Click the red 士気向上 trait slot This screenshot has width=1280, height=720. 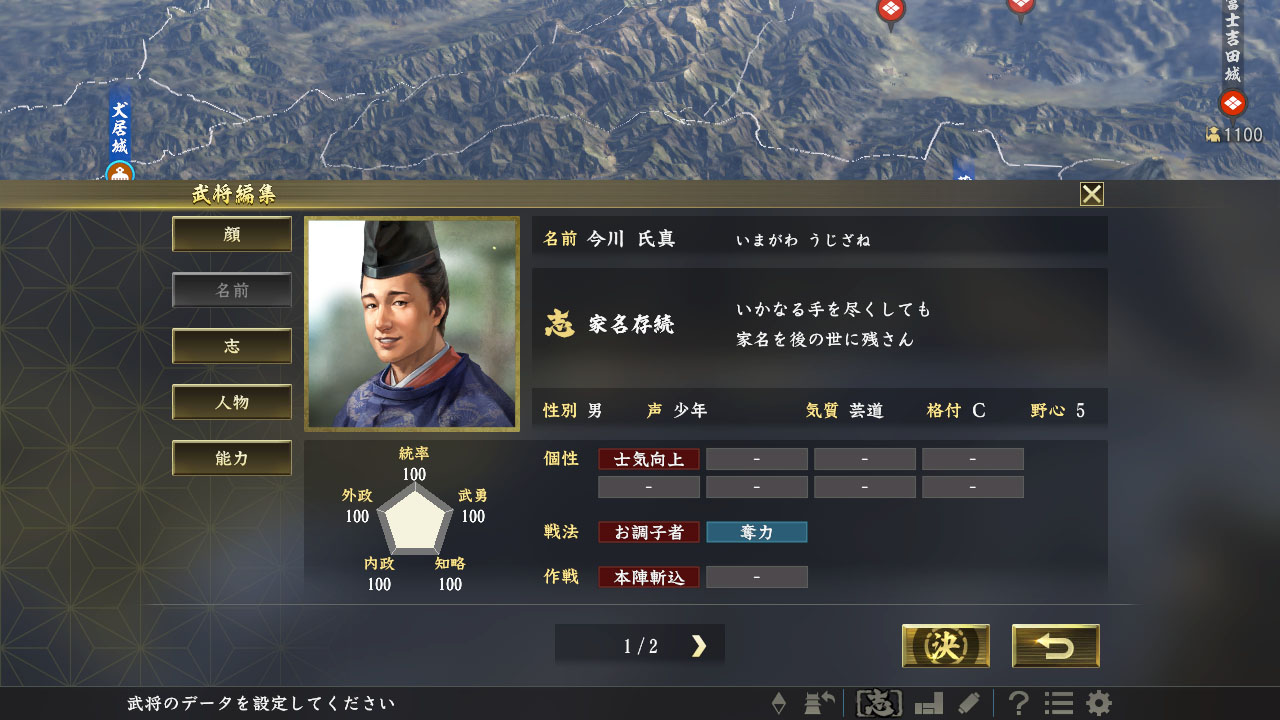(648, 459)
